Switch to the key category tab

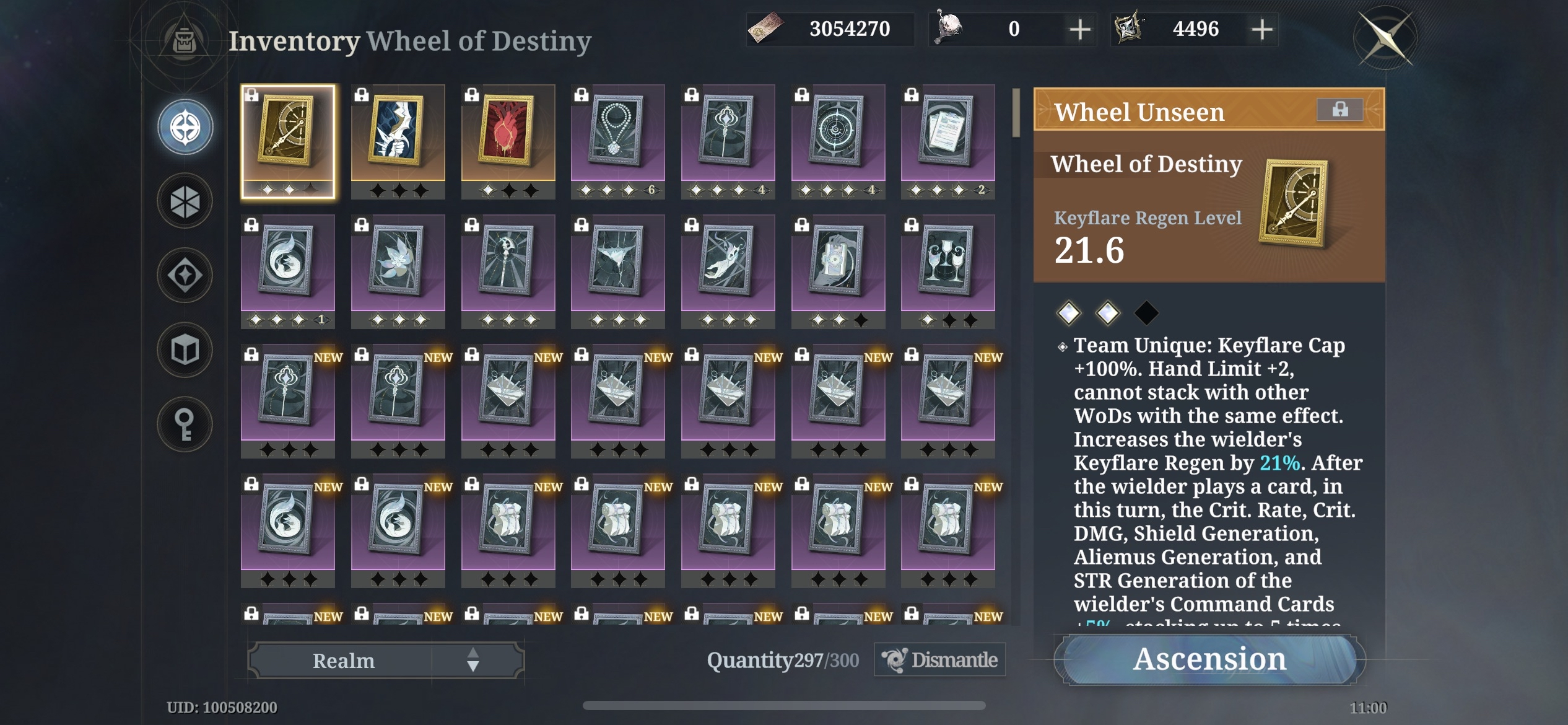tap(185, 424)
